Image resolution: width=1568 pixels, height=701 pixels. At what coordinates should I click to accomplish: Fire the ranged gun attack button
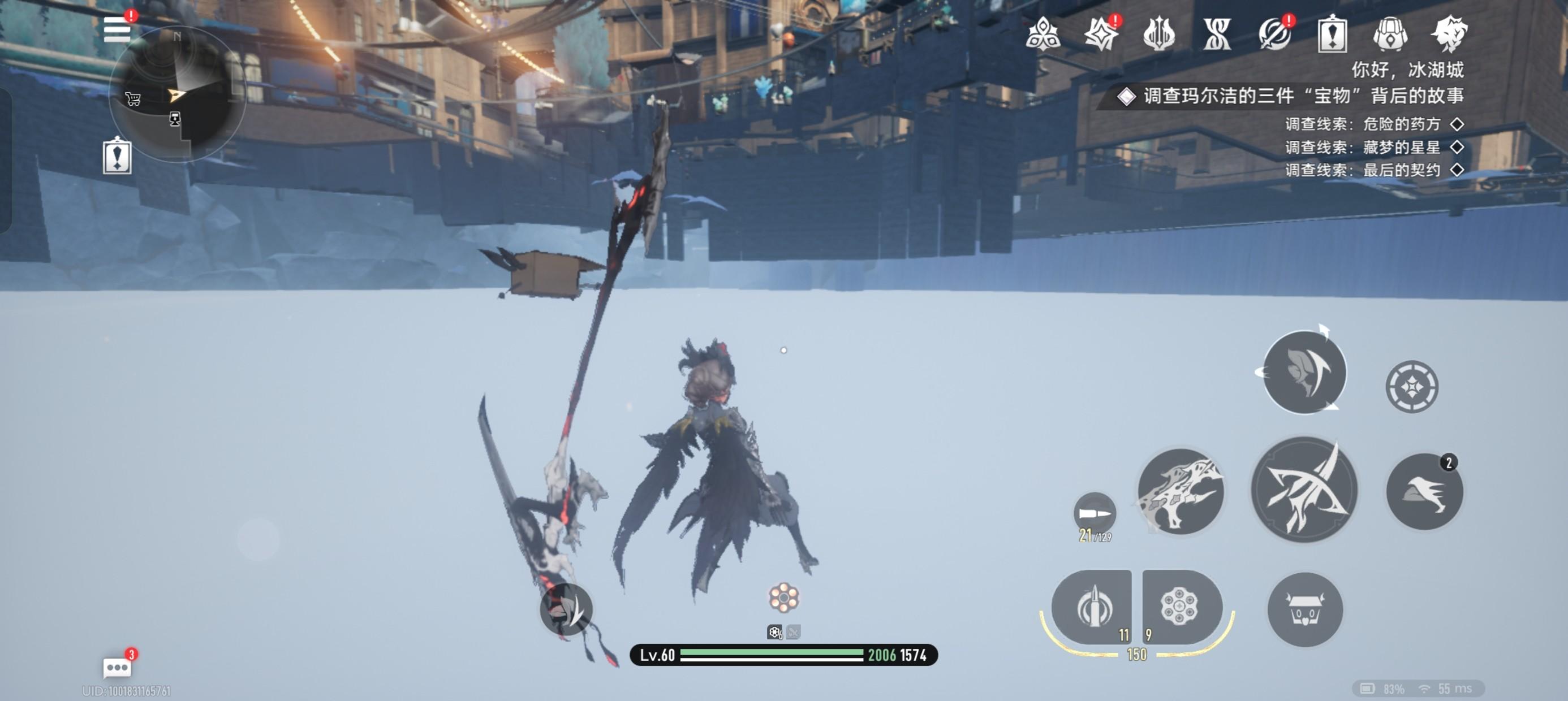[1181, 491]
